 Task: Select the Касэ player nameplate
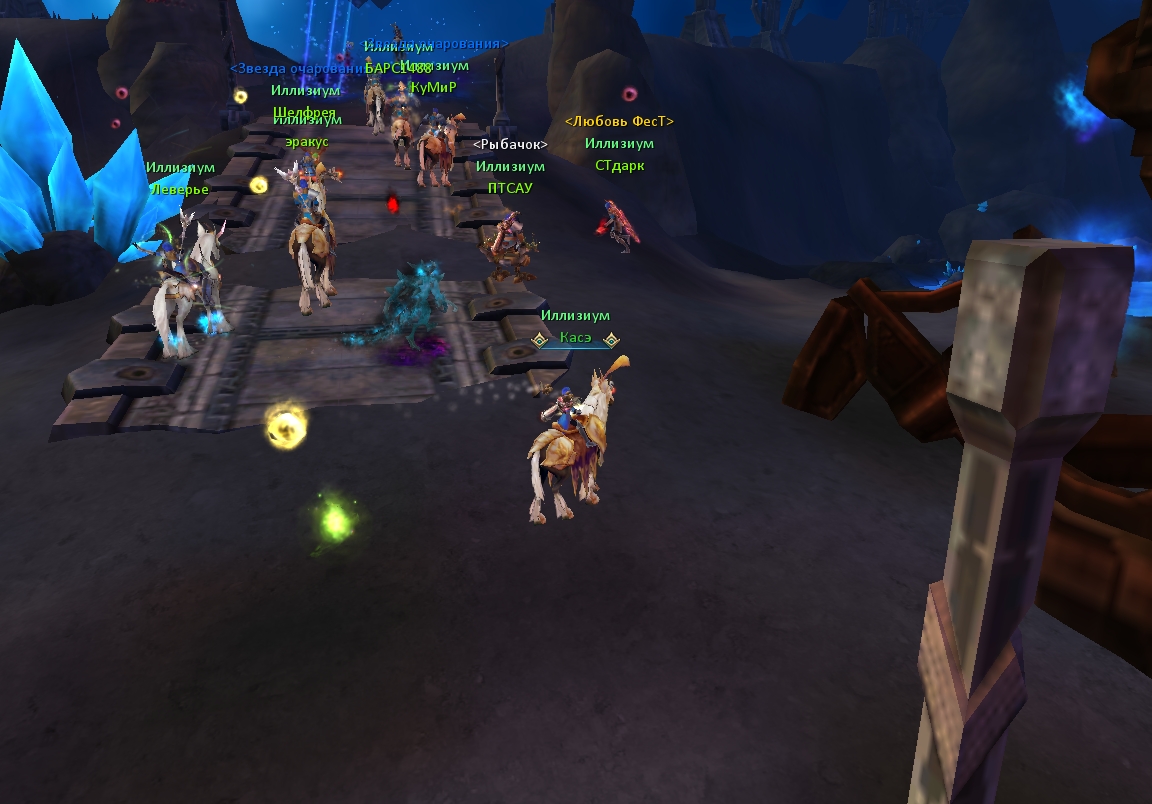575,339
